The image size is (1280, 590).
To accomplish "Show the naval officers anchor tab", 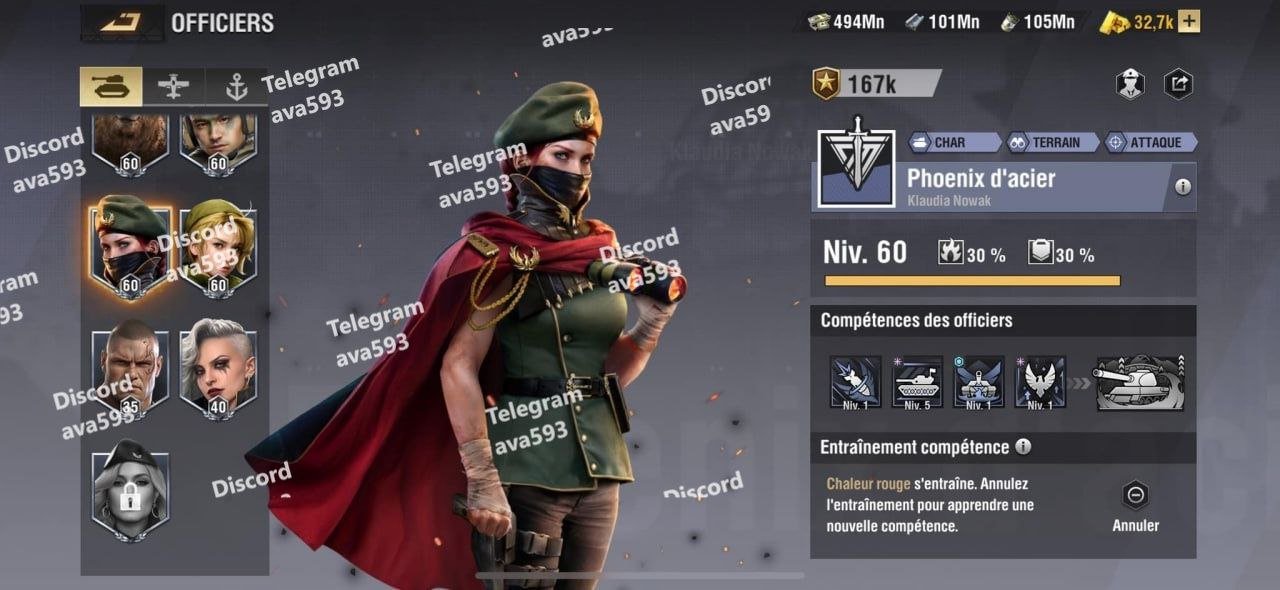I will click(236, 87).
